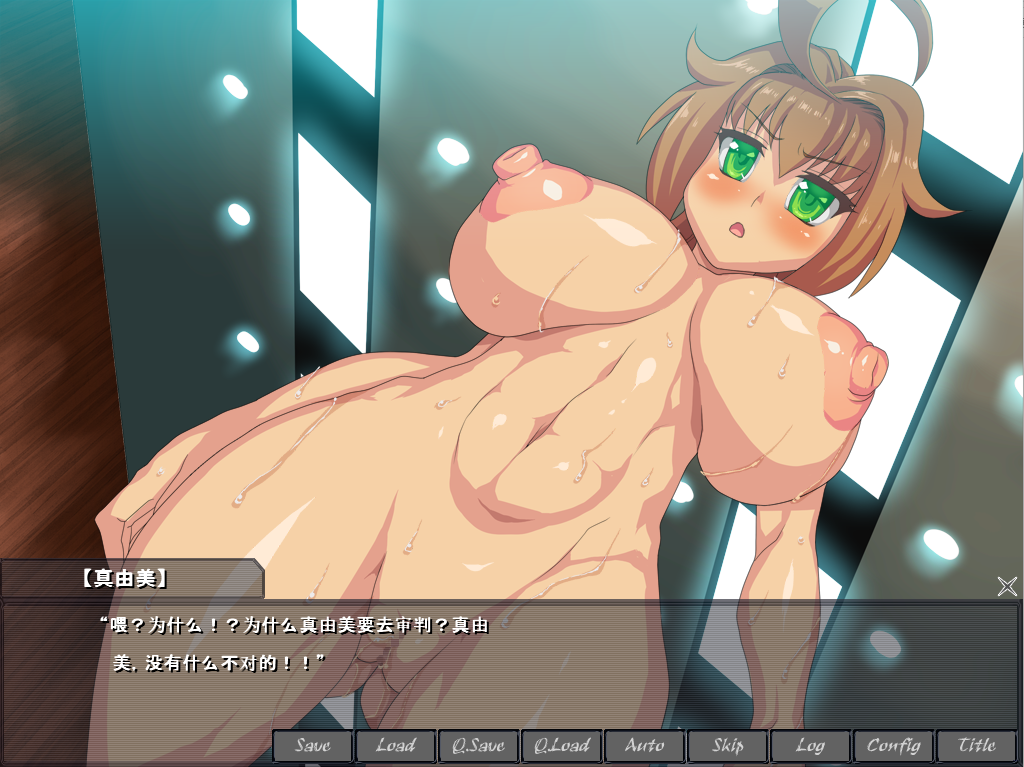Open the Save menu
1024x767 pixels.
pyautogui.click(x=313, y=746)
